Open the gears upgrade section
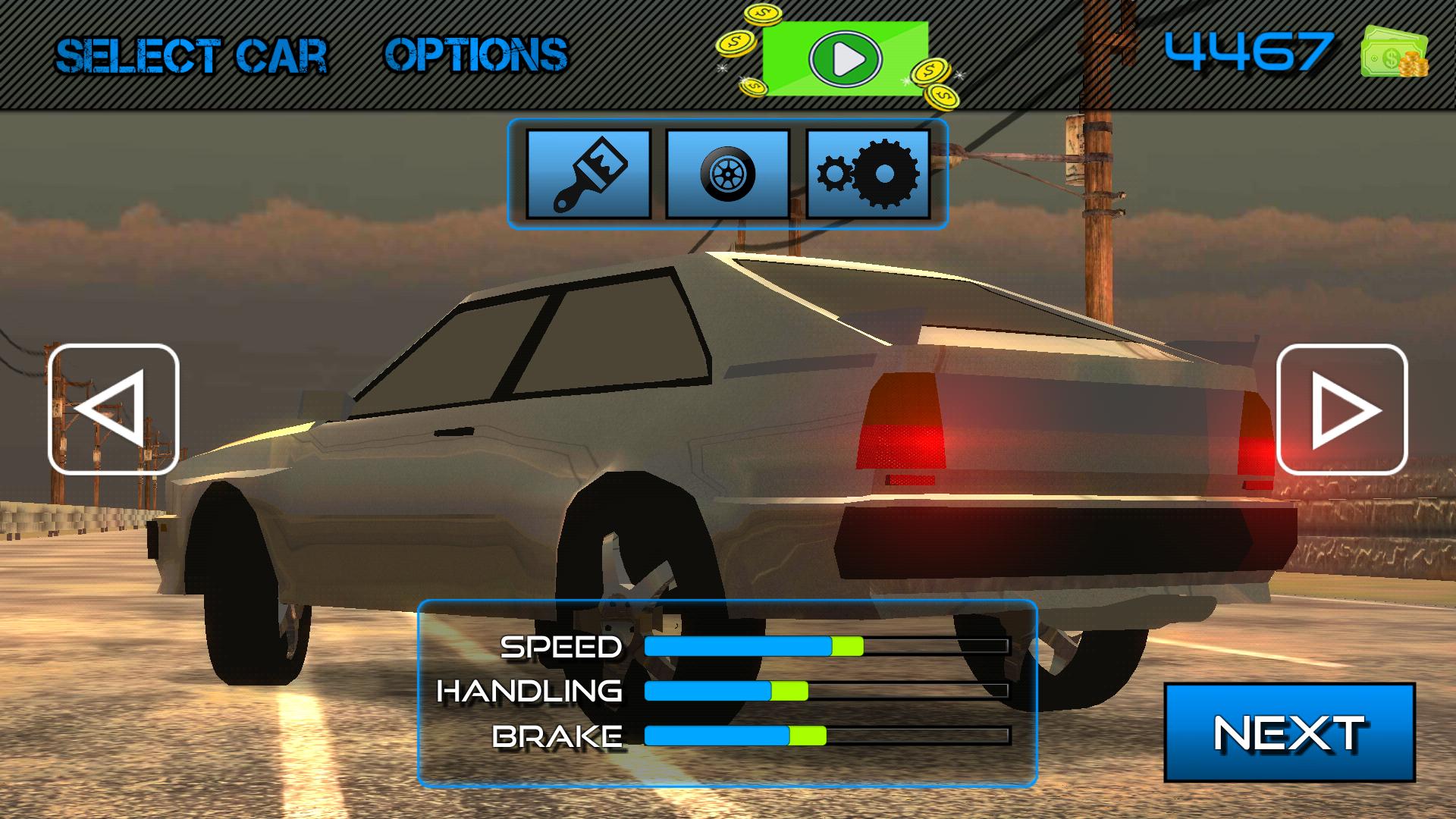Screen dimensions: 1456x819 868,174
